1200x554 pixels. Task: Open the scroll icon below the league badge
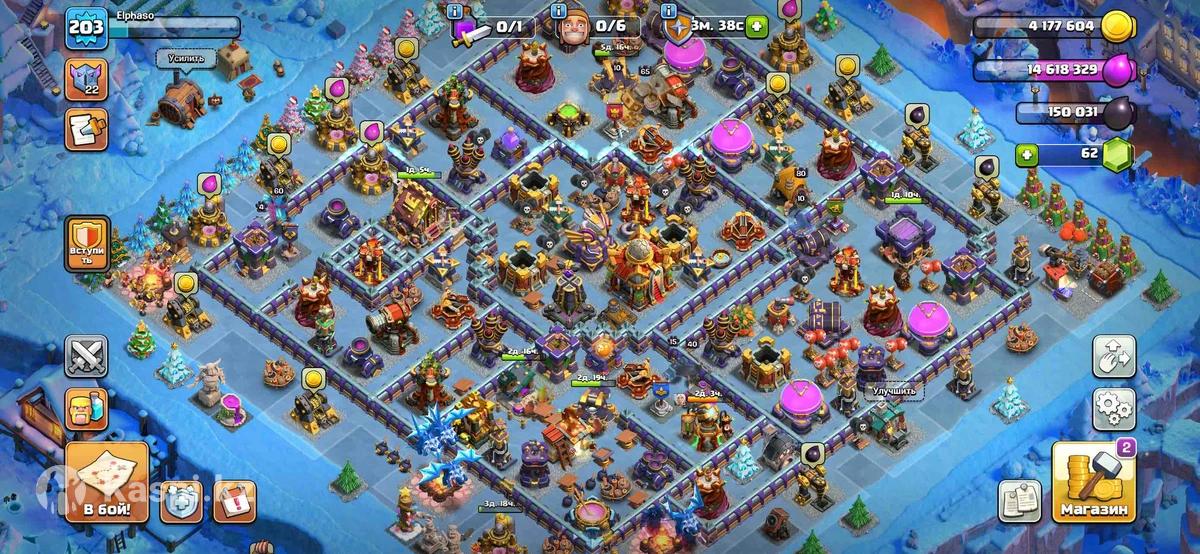(x=86, y=129)
